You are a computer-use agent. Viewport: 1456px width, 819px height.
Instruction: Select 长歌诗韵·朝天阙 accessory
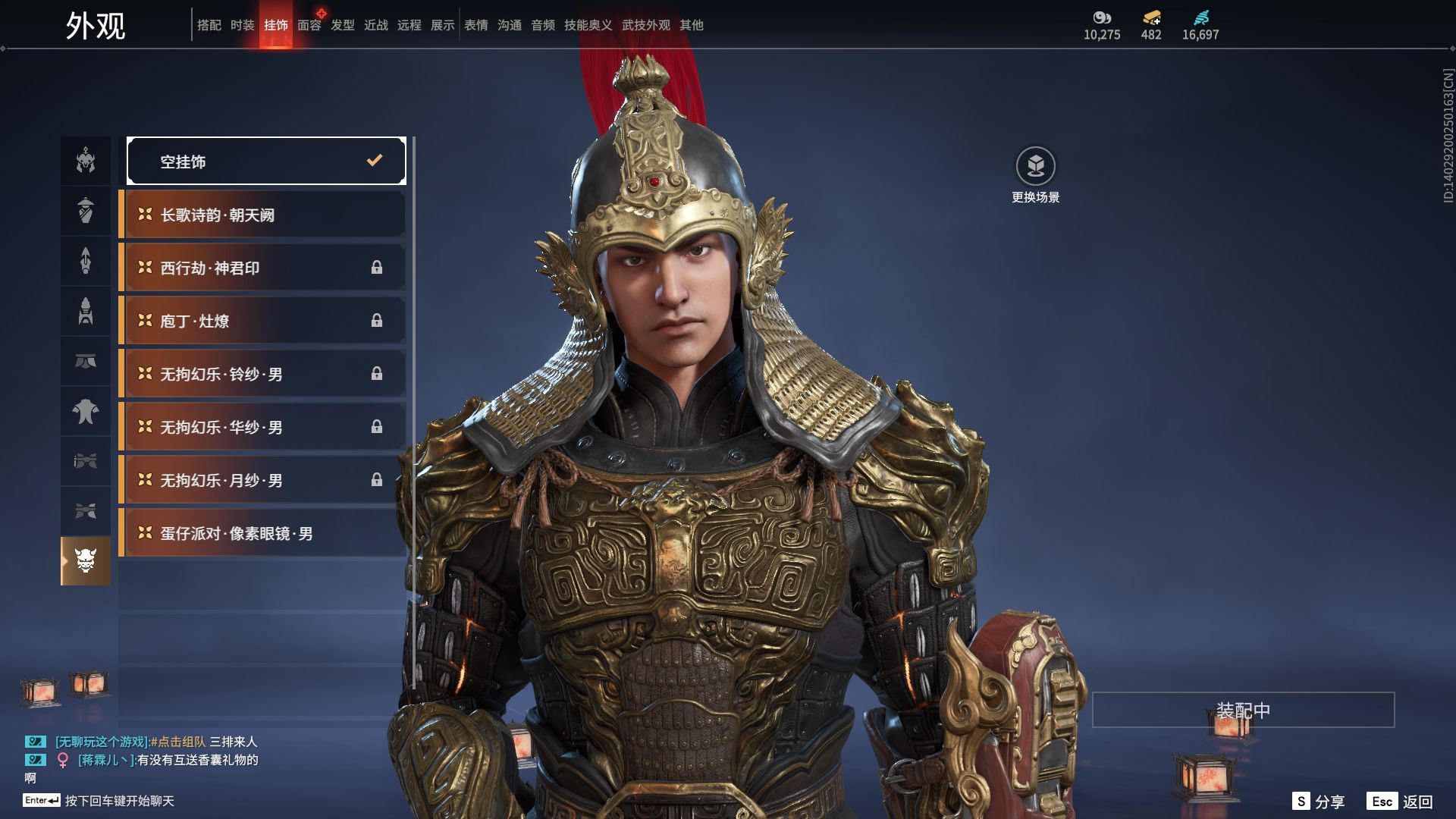[x=262, y=215]
